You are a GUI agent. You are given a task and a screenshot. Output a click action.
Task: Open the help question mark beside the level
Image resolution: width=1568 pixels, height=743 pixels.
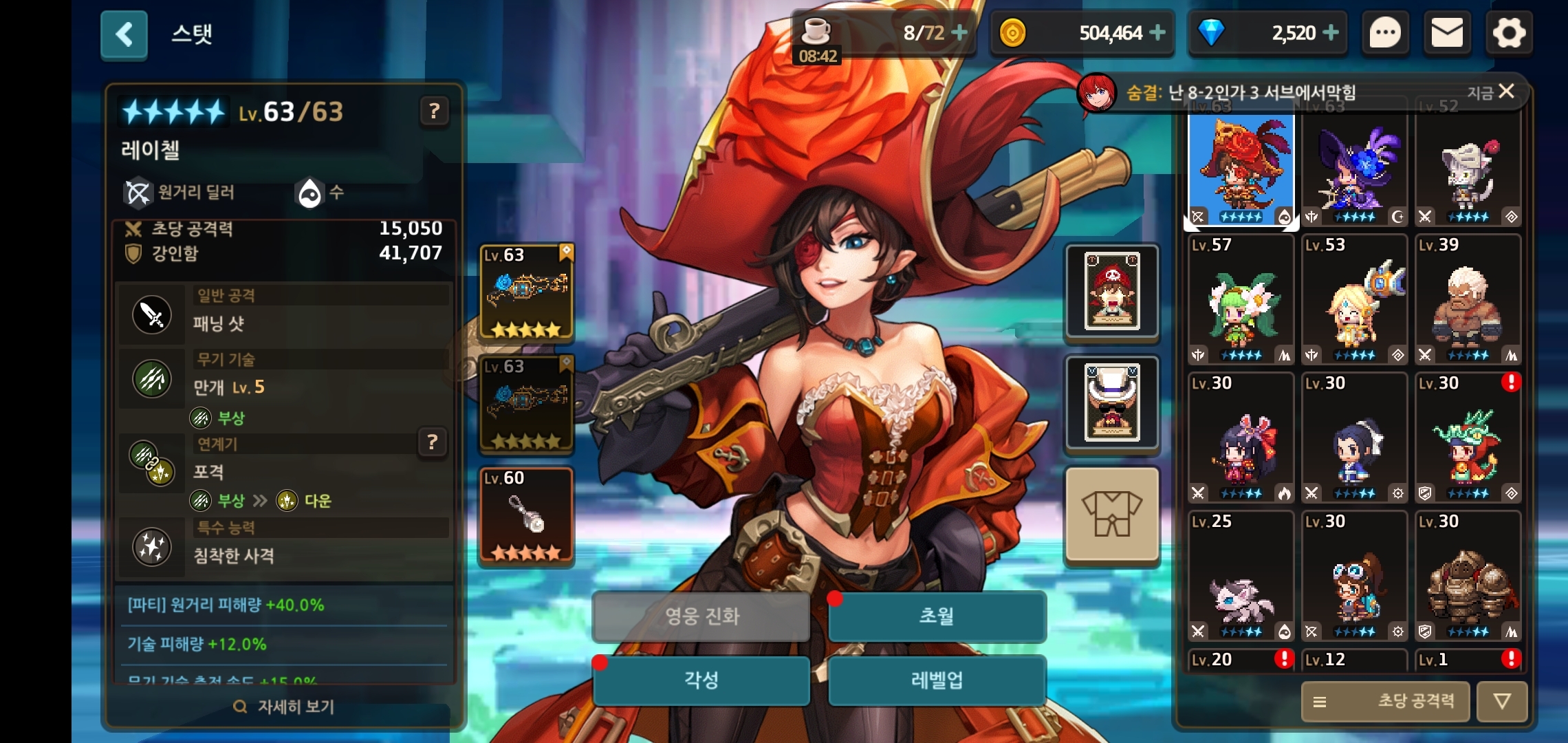[x=434, y=111]
